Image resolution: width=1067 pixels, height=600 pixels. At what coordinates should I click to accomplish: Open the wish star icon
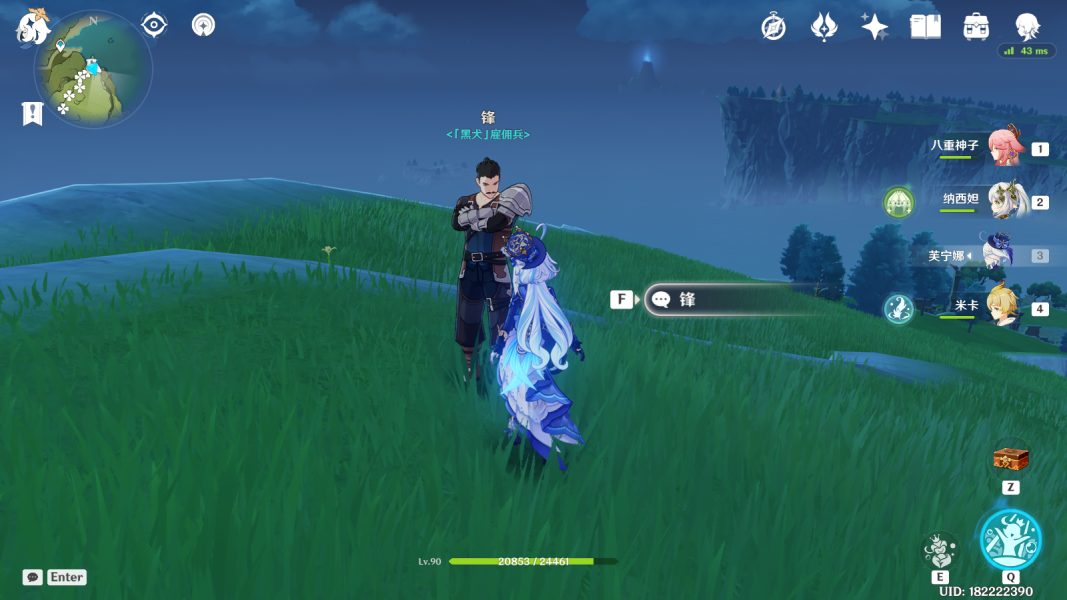[x=874, y=27]
